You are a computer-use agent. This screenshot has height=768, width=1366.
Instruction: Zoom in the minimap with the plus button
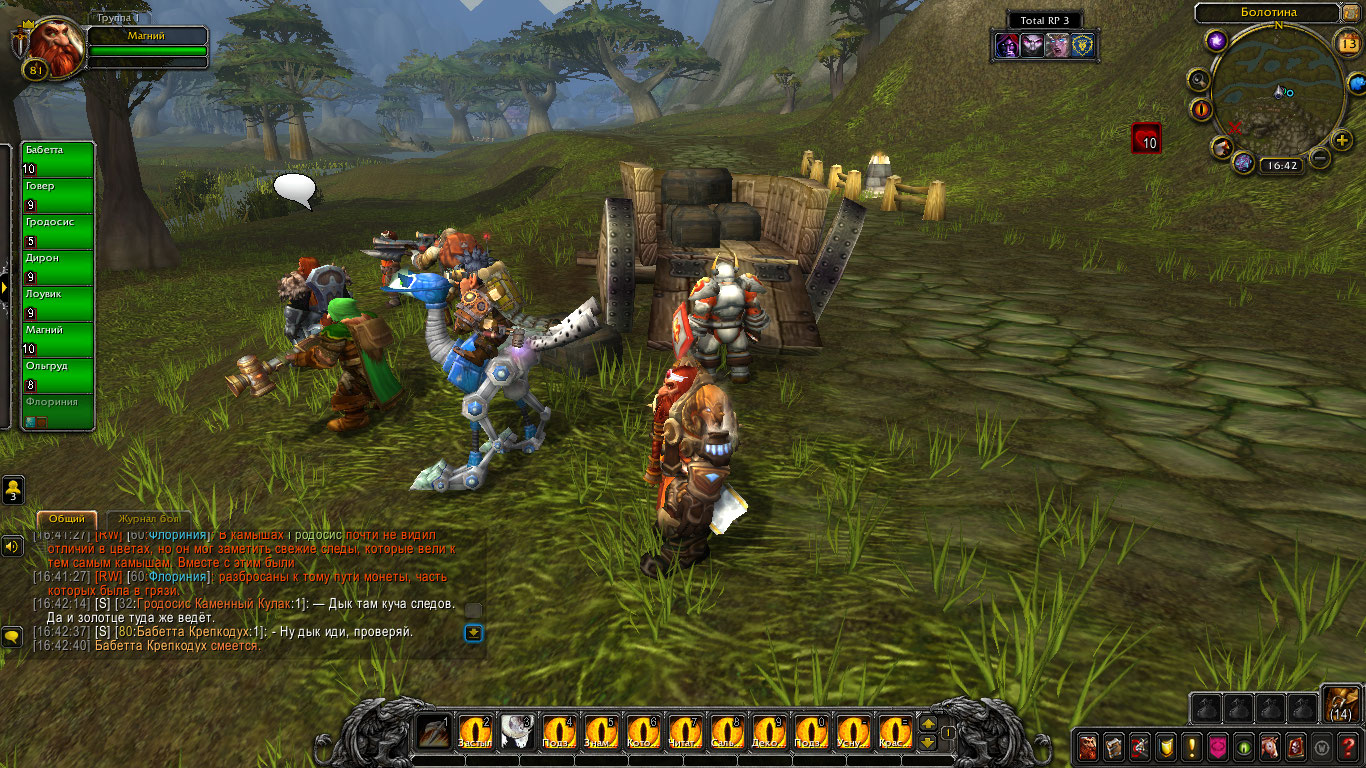pyautogui.click(x=1342, y=141)
